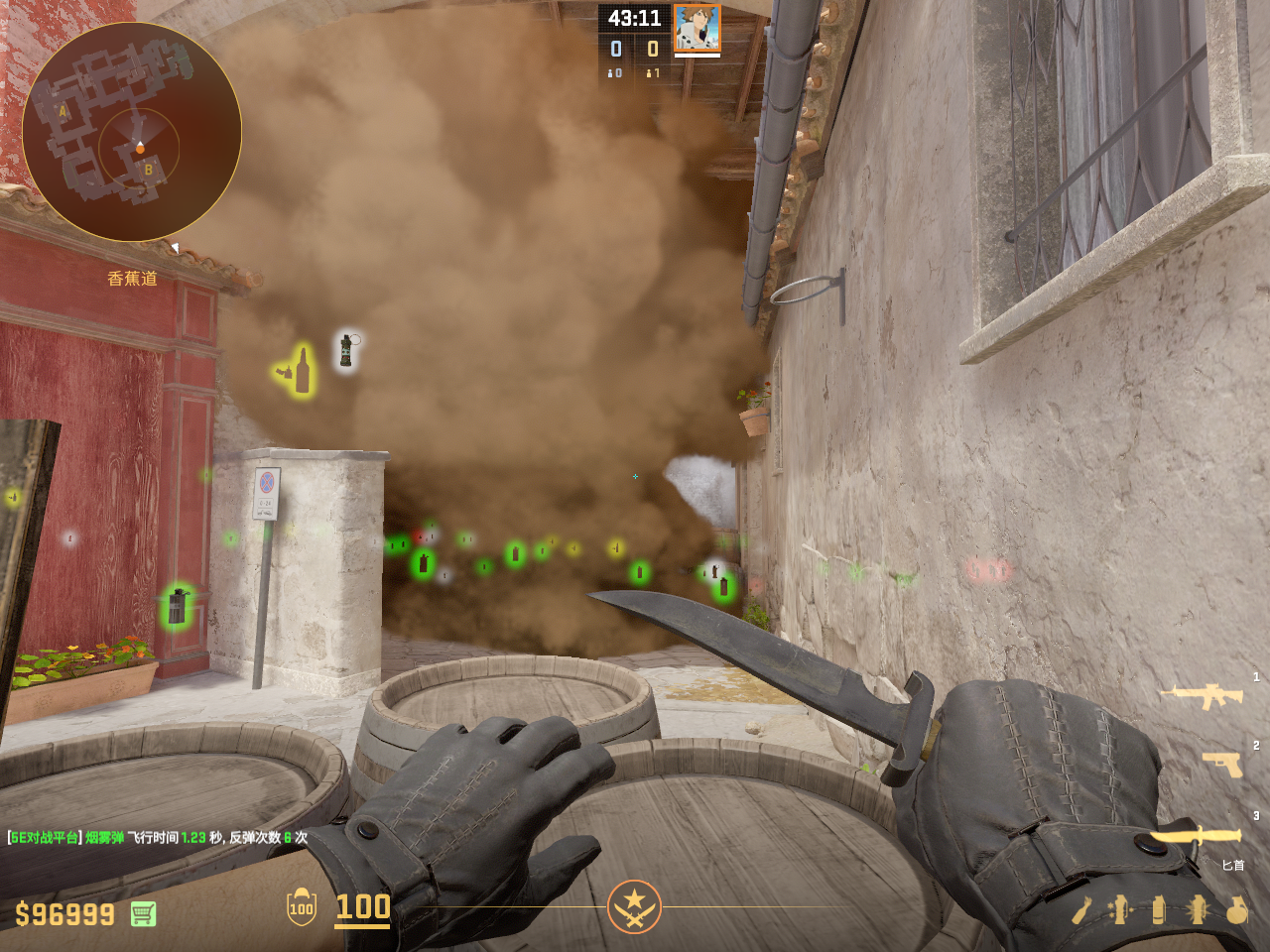The width and height of the screenshot is (1270, 952).
Task: Select the smoke grenade icon
Action: pyautogui.click(x=1159, y=909)
